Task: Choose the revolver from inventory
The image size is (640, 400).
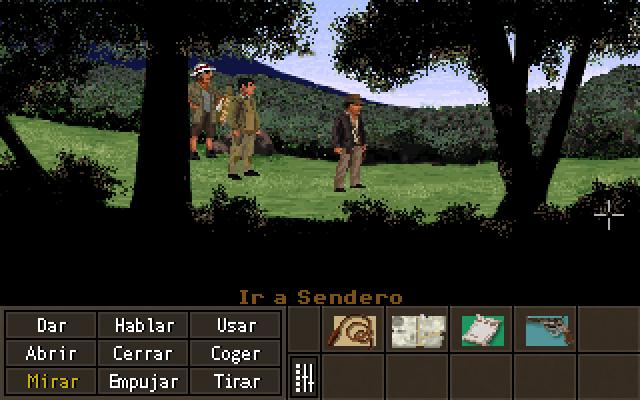Action: coord(547,330)
